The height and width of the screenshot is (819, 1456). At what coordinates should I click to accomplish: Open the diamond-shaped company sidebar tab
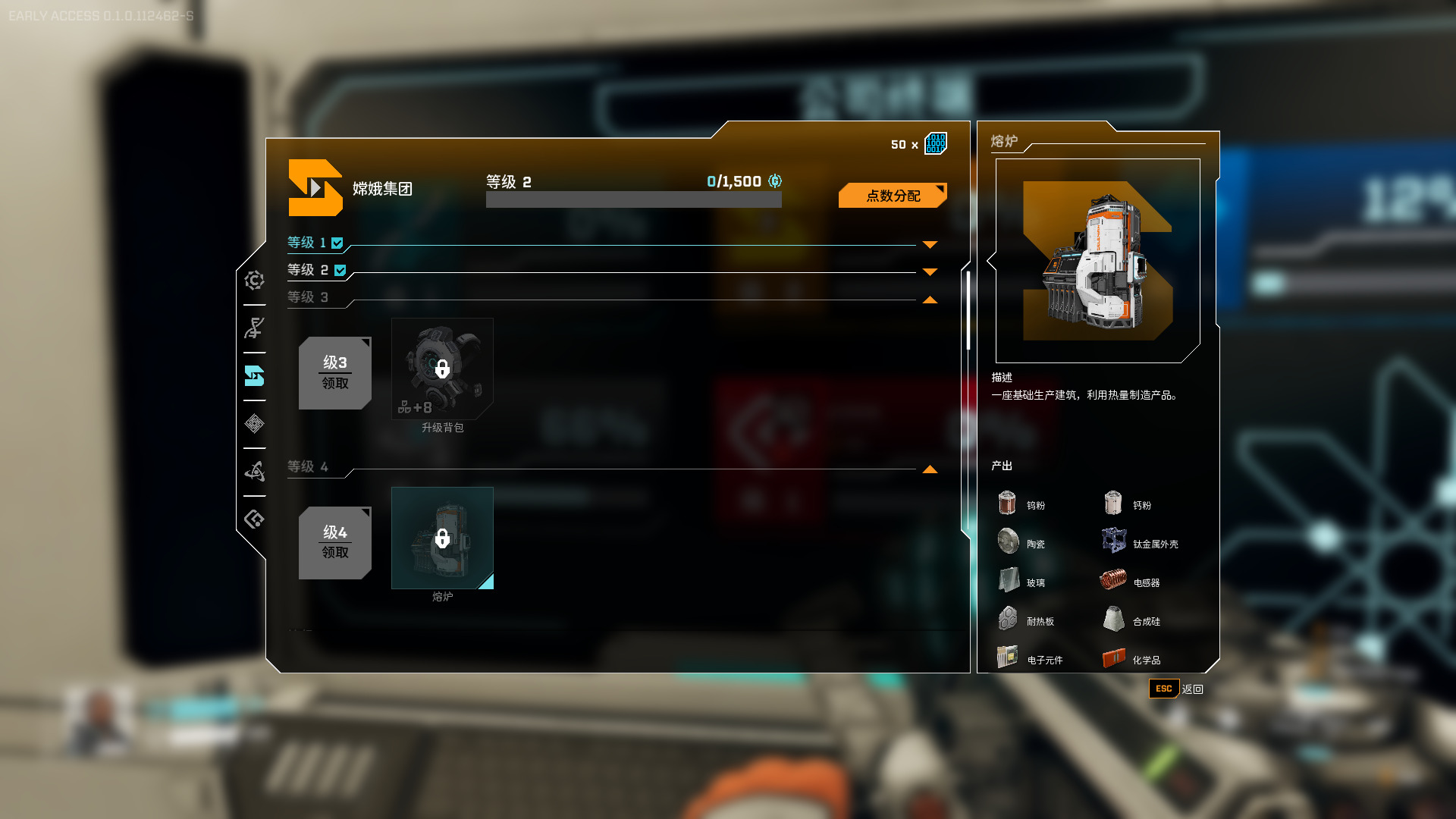[254, 424]
